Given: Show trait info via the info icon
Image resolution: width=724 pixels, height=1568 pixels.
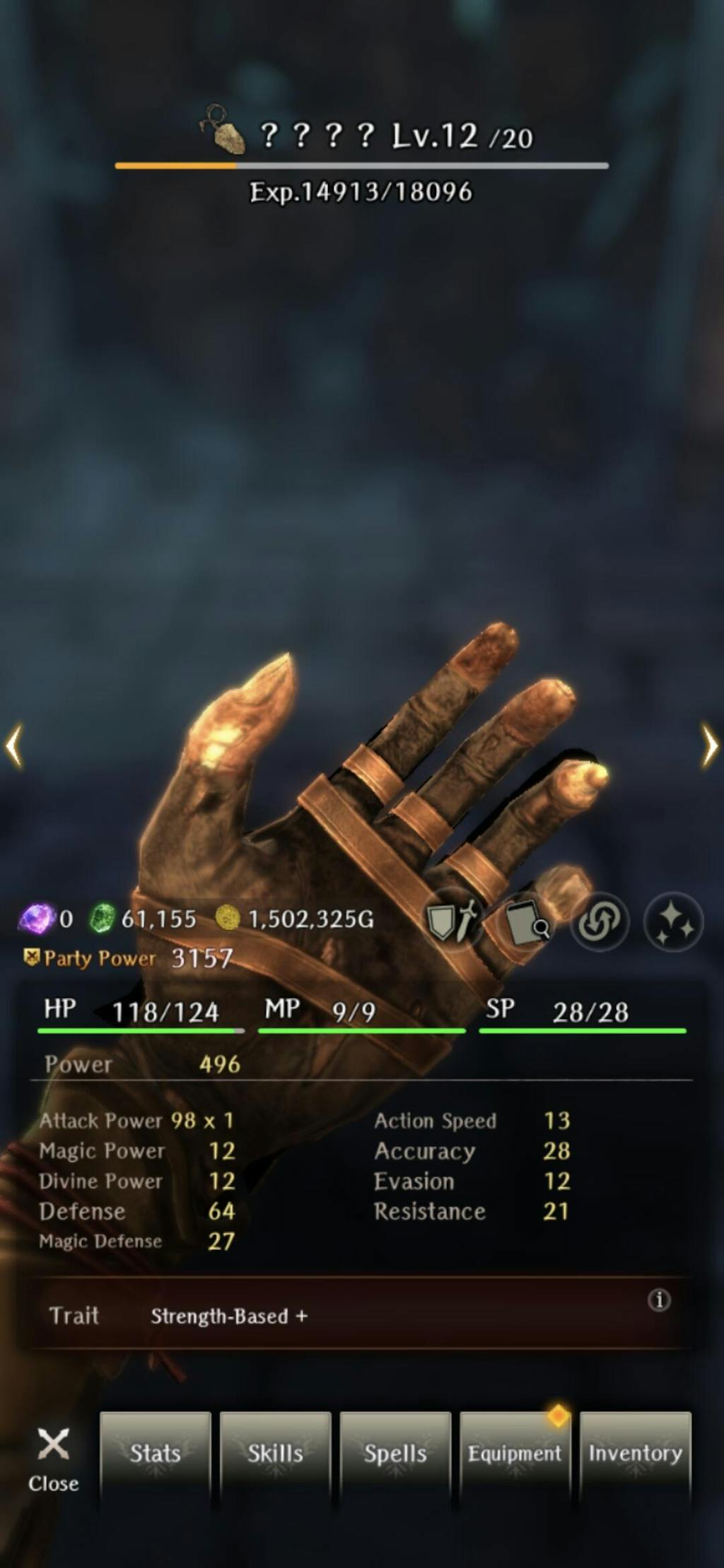Looking at the screenshot, I should (659, 1299).
